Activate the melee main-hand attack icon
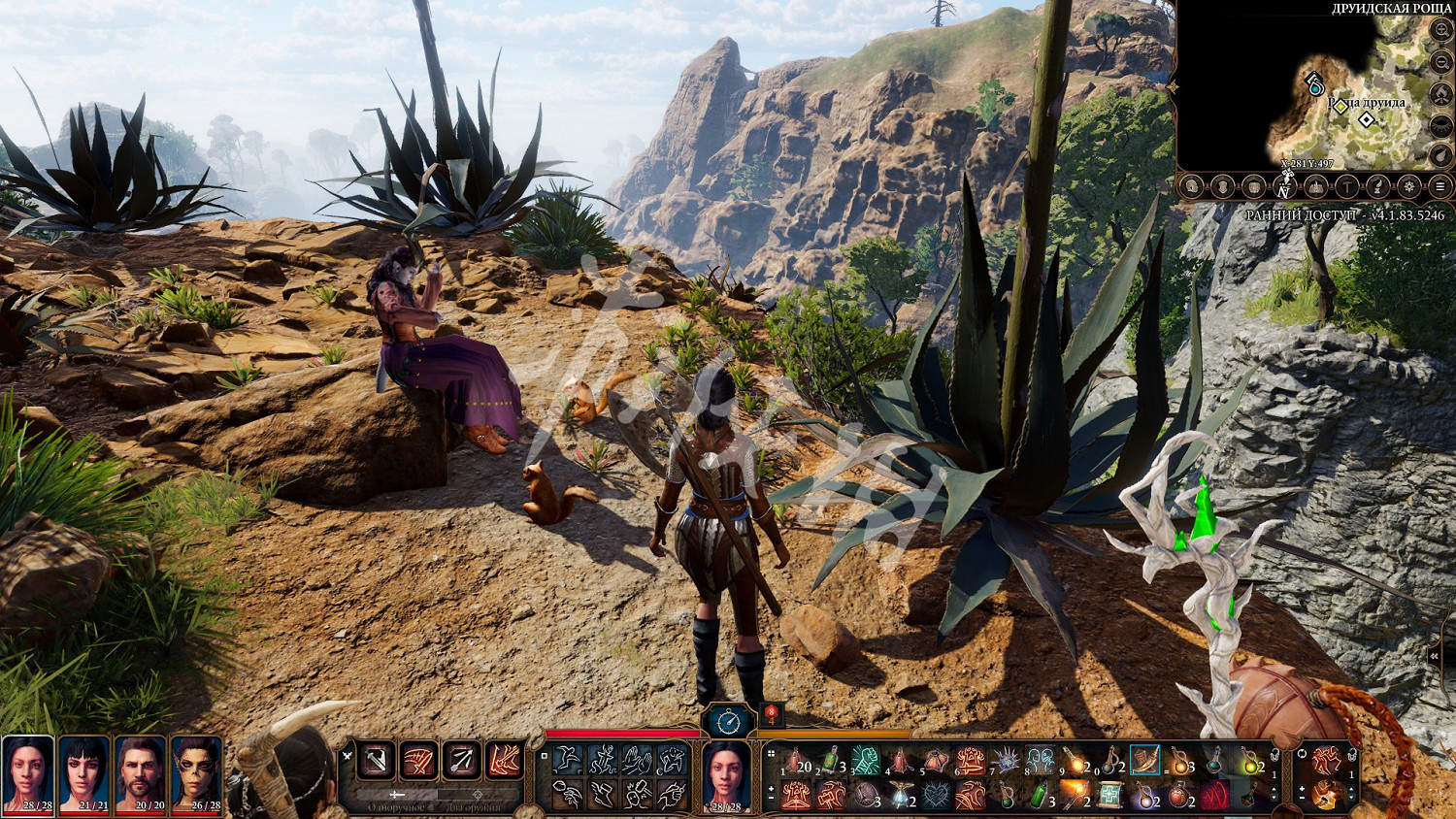 coord(376,760)
